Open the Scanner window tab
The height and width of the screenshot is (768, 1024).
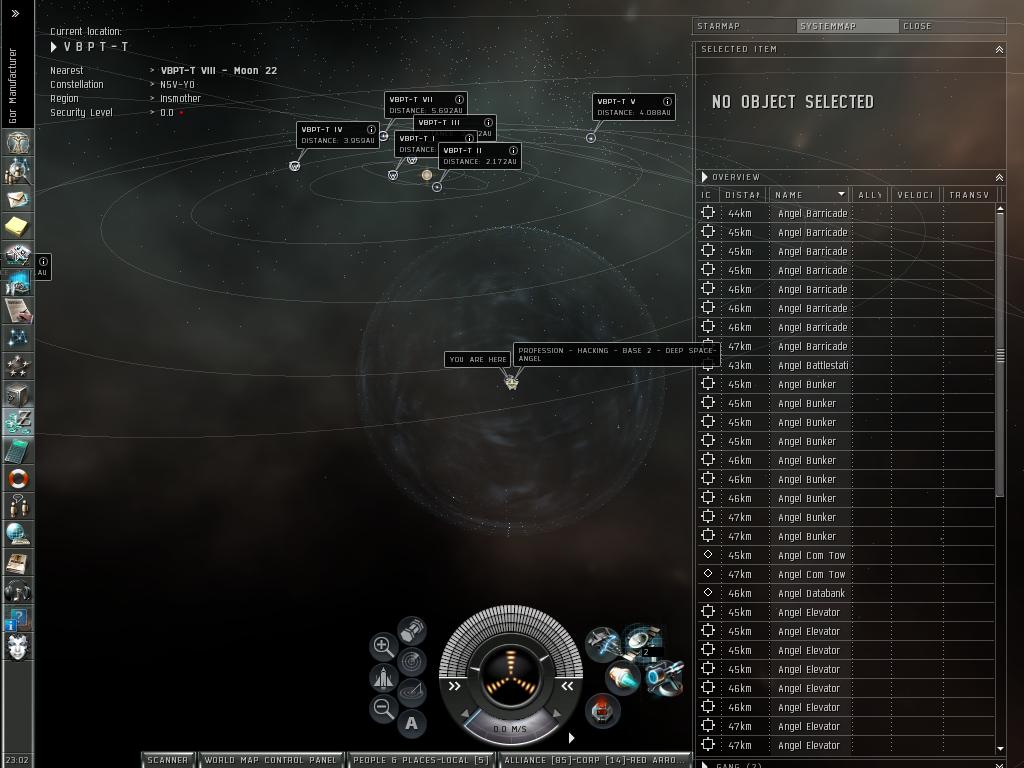168,760
